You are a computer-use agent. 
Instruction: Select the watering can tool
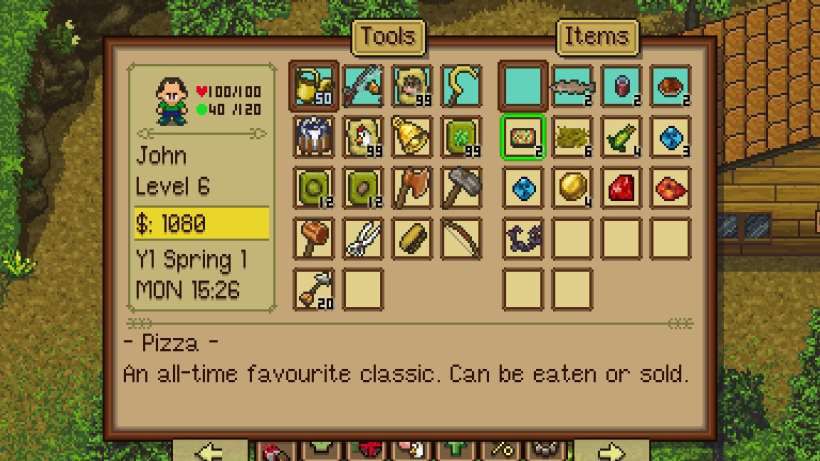coord(312,87)
